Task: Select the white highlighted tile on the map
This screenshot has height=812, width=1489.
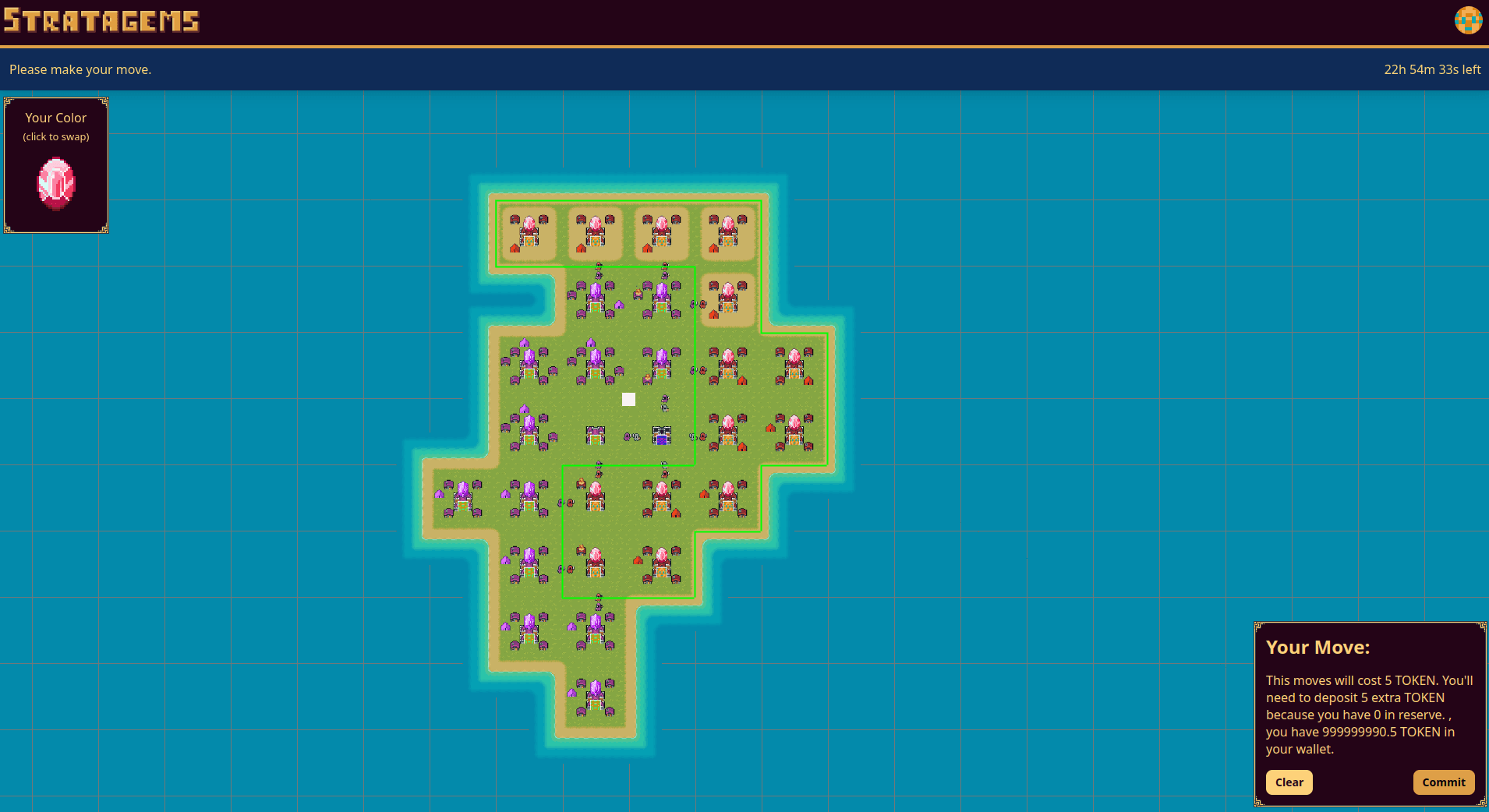Action: pyautogui.click(x=628, y=399)
